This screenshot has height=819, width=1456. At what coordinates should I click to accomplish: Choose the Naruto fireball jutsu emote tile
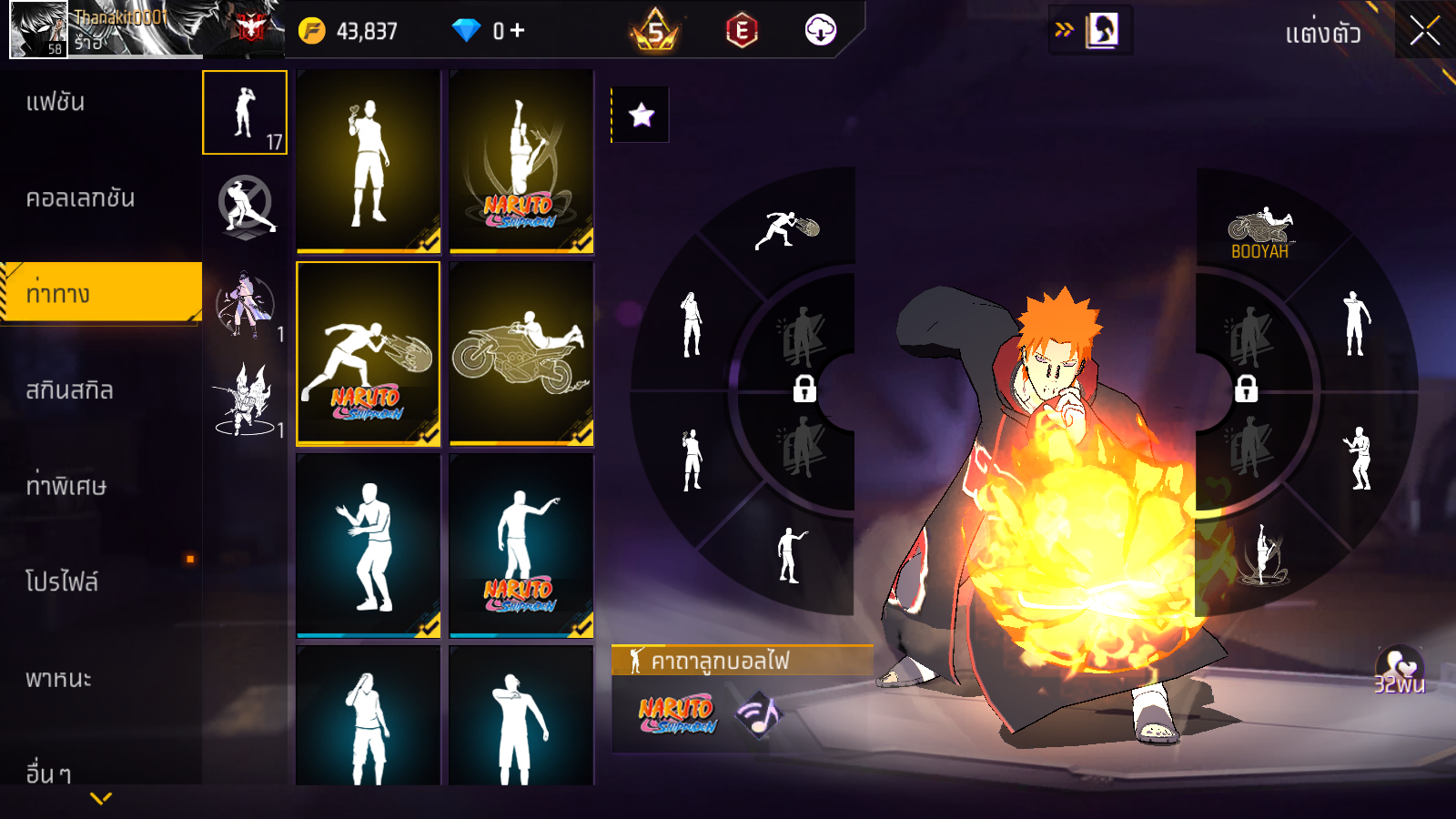click(369, 353)
